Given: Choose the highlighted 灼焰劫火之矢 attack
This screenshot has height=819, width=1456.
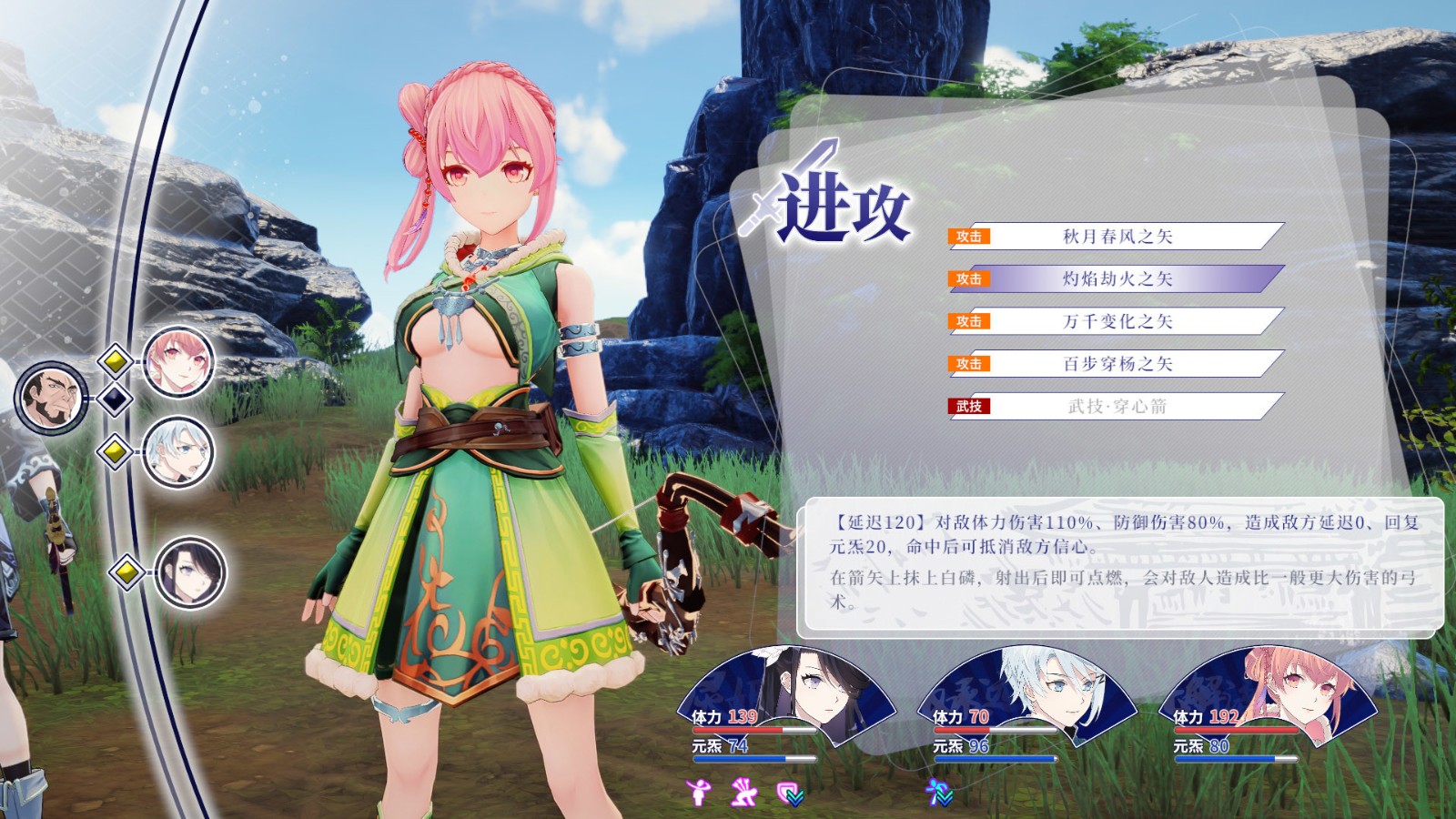Looking at the screenshot, I should point(1117,278).
